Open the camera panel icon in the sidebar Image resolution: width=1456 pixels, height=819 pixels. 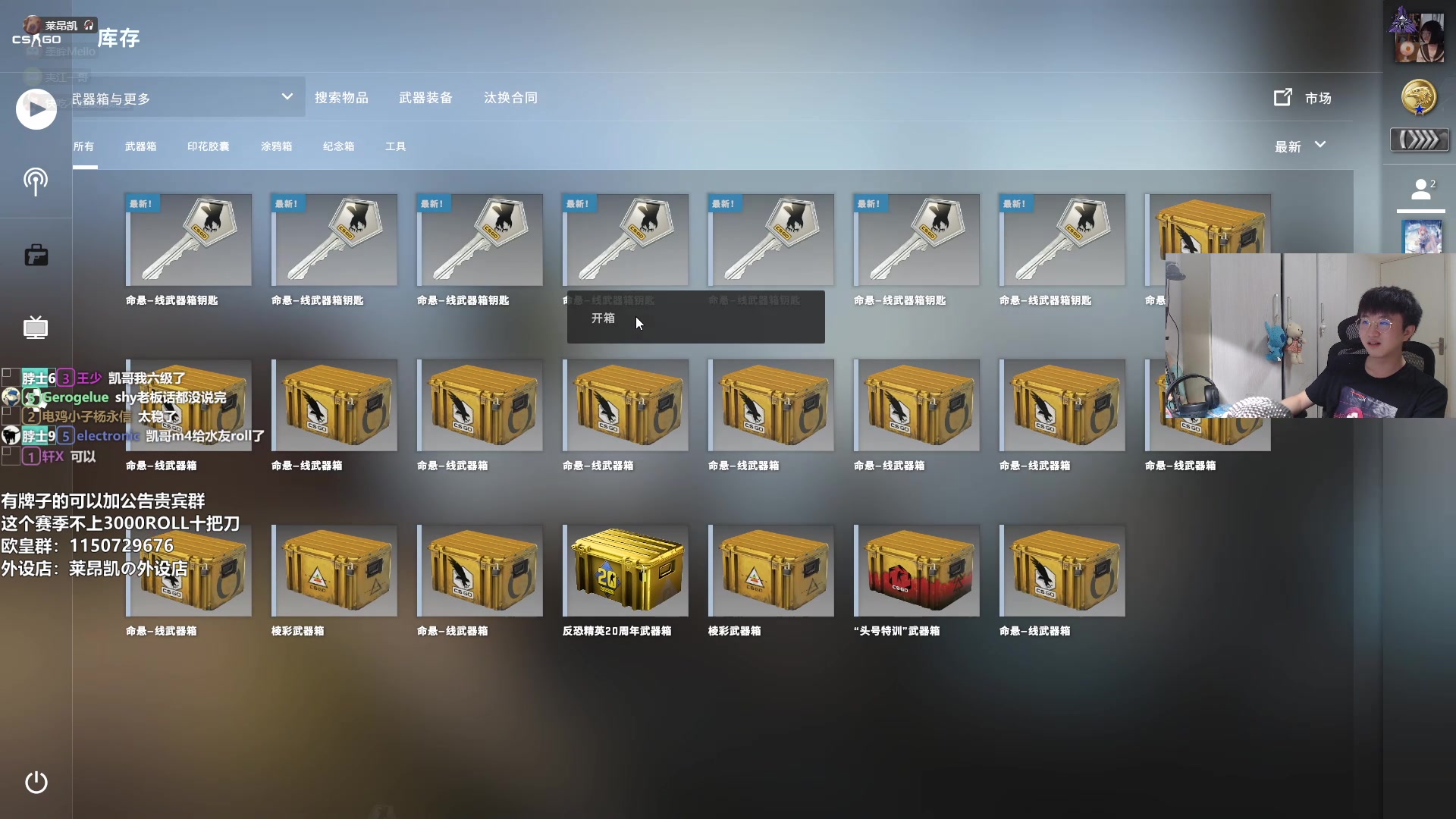35,255
